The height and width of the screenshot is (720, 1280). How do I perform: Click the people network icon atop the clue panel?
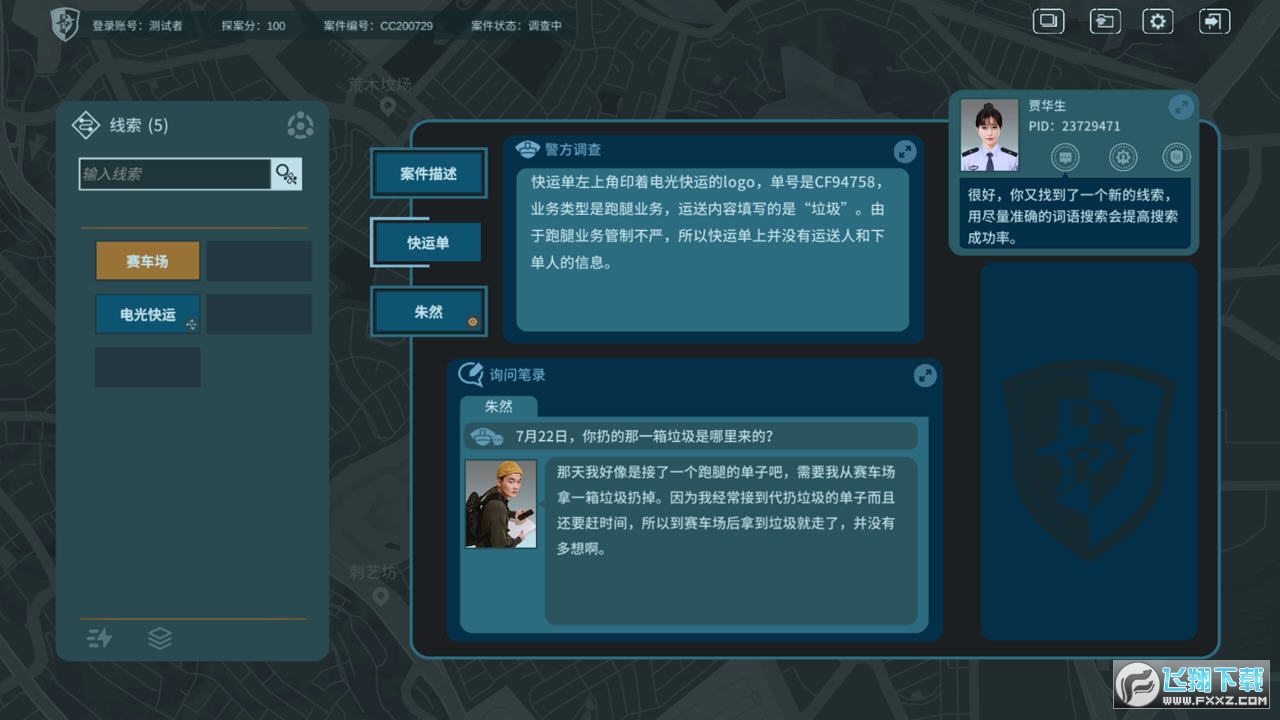300,126
